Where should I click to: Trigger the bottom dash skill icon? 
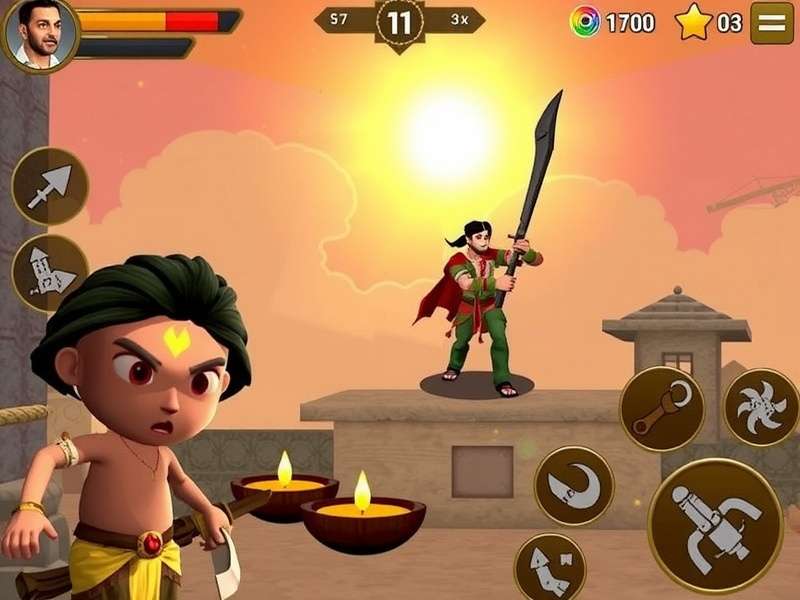[x=549, y=569]
